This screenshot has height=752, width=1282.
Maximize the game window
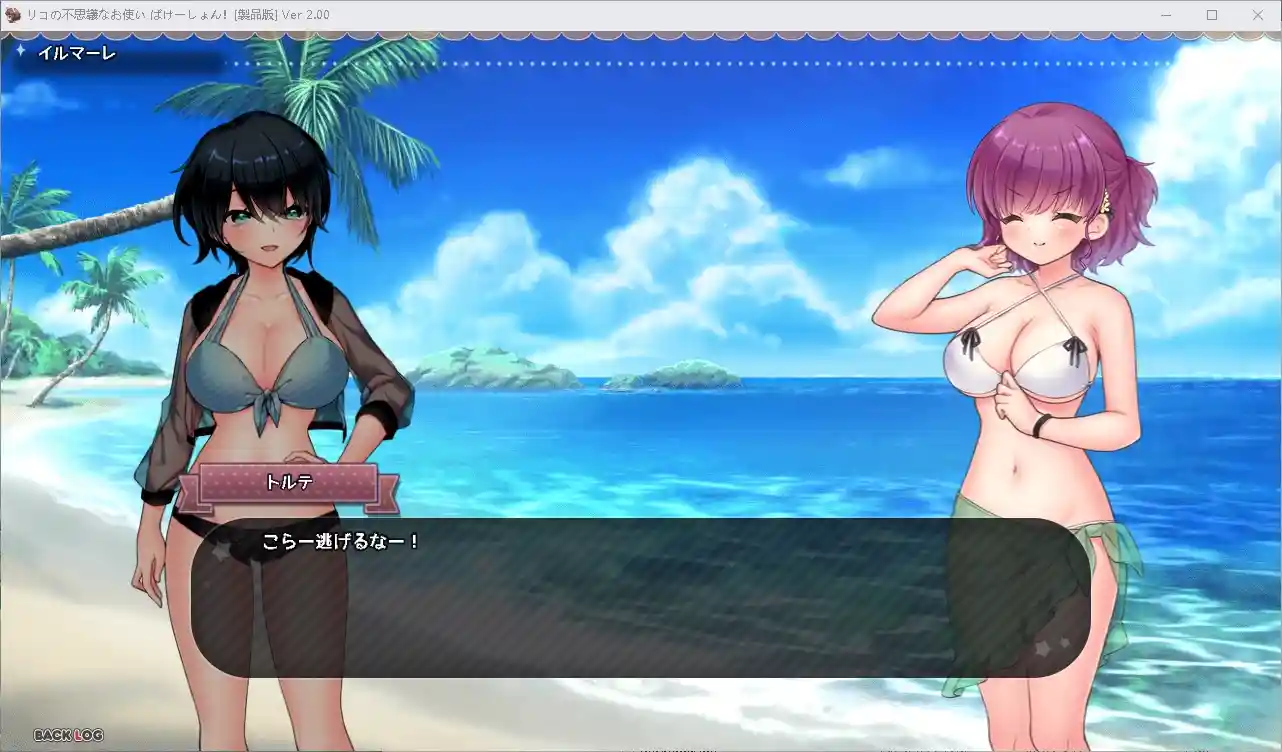pos(1211,15)
